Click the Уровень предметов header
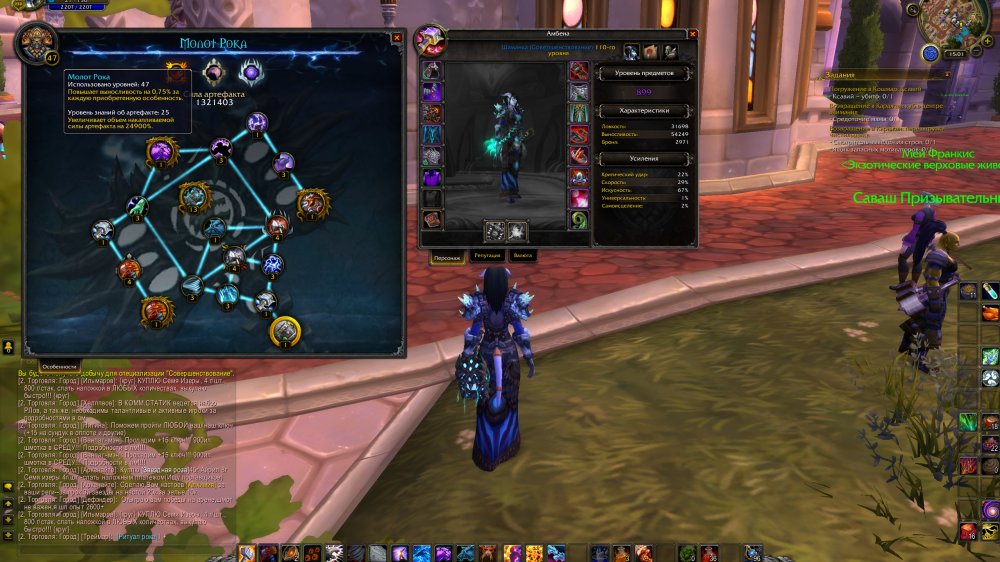 click(x=643, y=73)
